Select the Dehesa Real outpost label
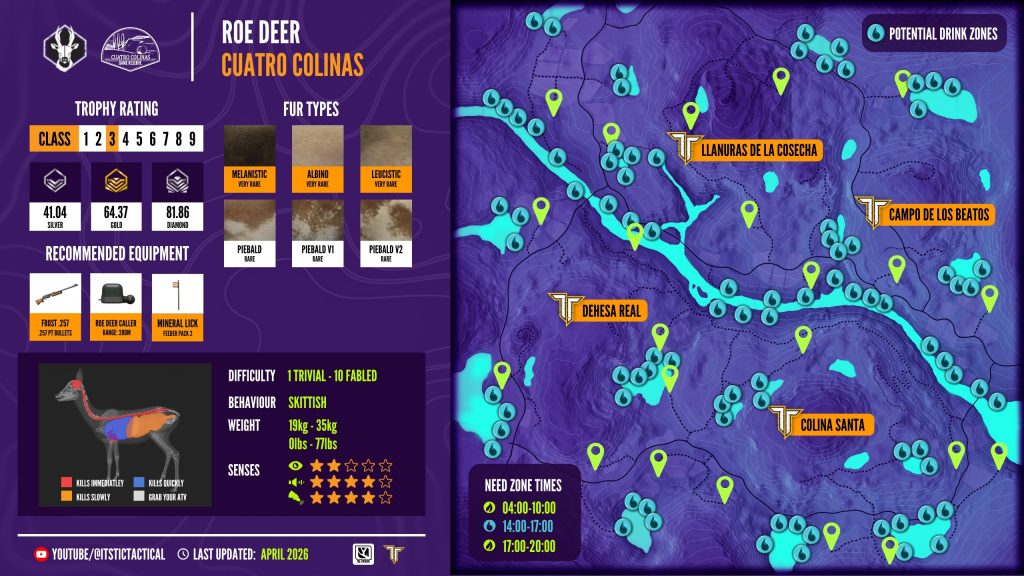Viewport: 1024px width, 576px height. (x=610, y=311)
